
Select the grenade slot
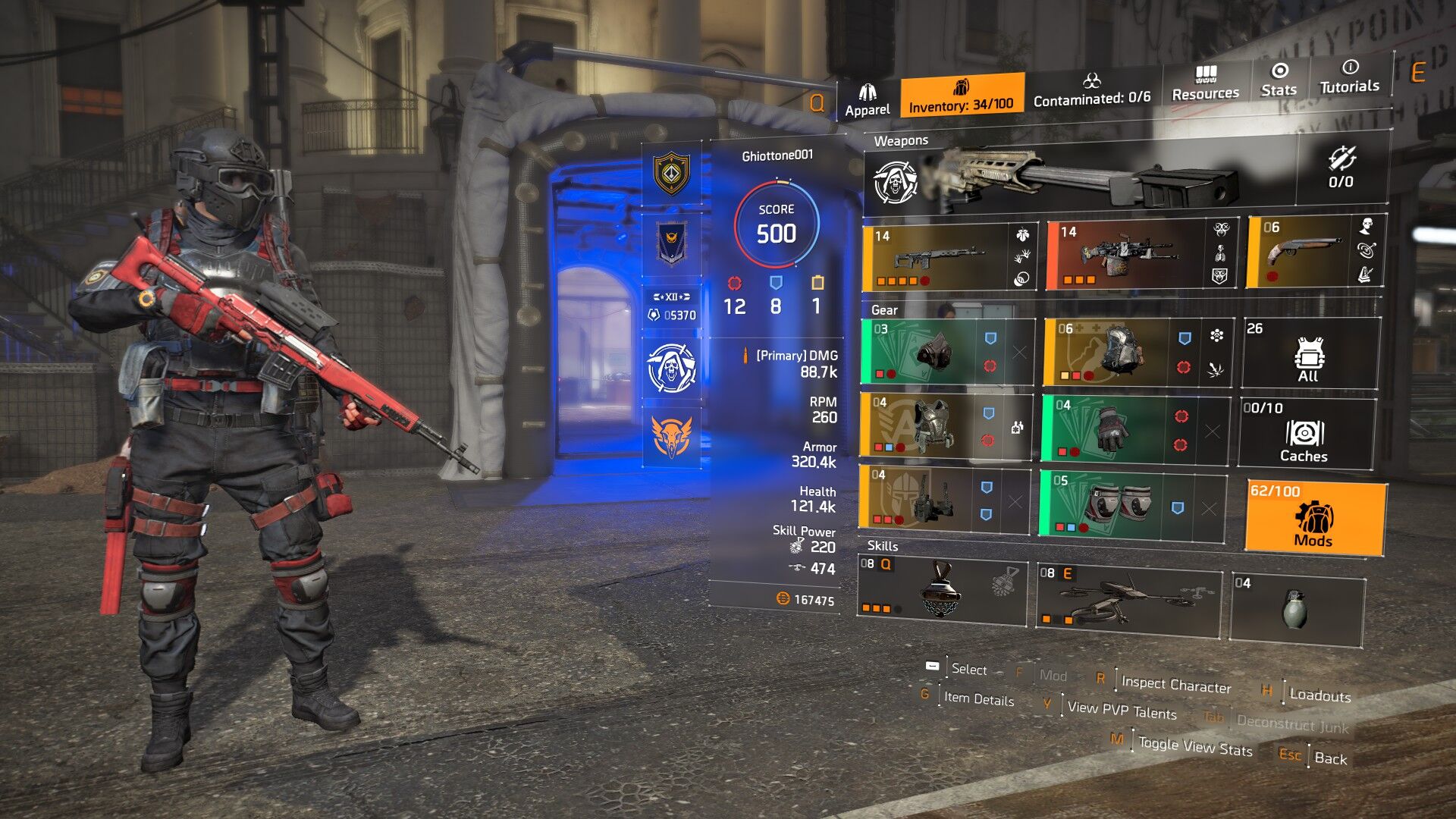pyautogui.click(x=1296, y=609)
